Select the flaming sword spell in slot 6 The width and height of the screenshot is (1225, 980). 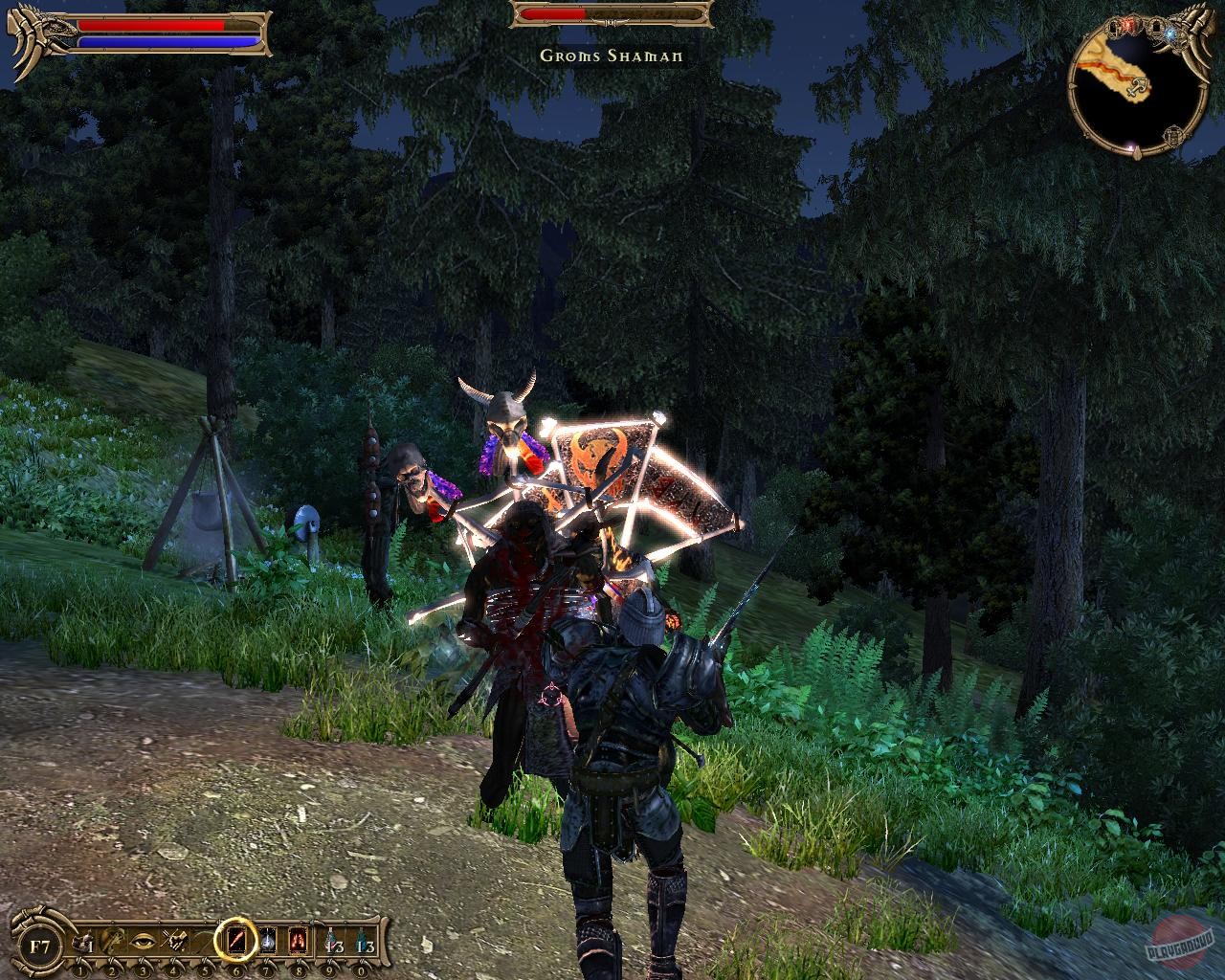tap(237, 941)
